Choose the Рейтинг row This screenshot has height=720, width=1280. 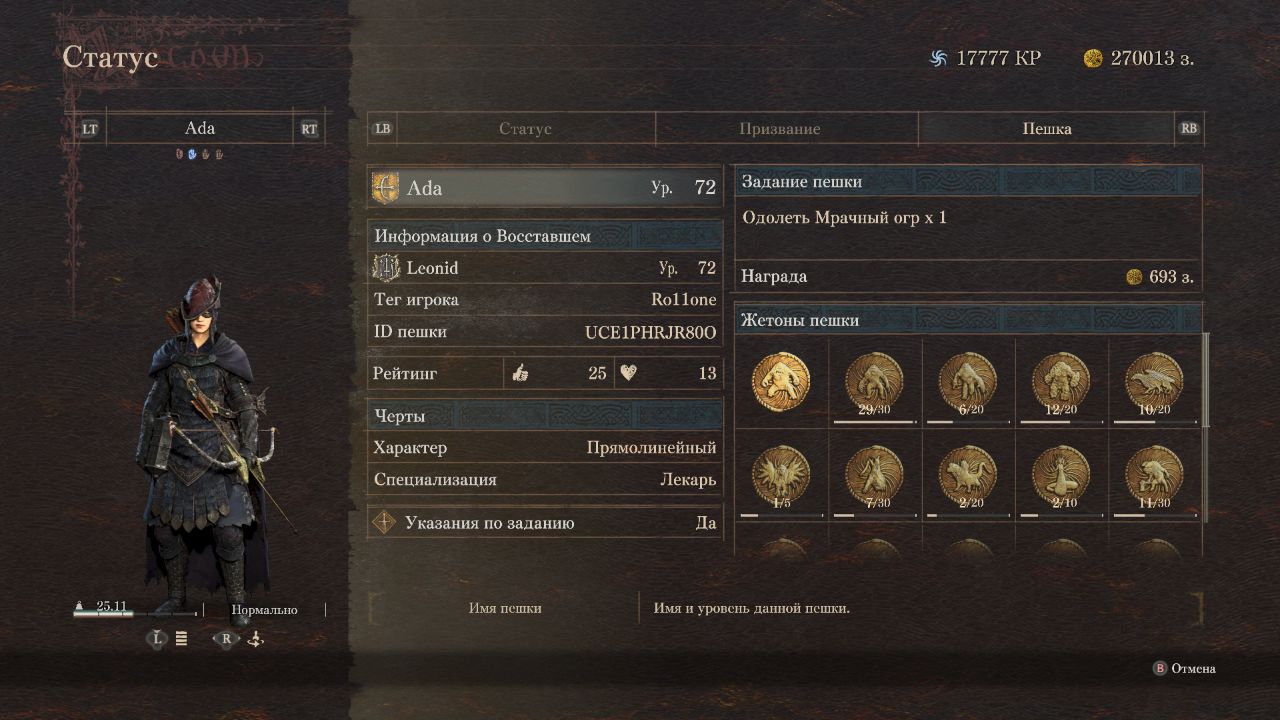tap(545, 374)
